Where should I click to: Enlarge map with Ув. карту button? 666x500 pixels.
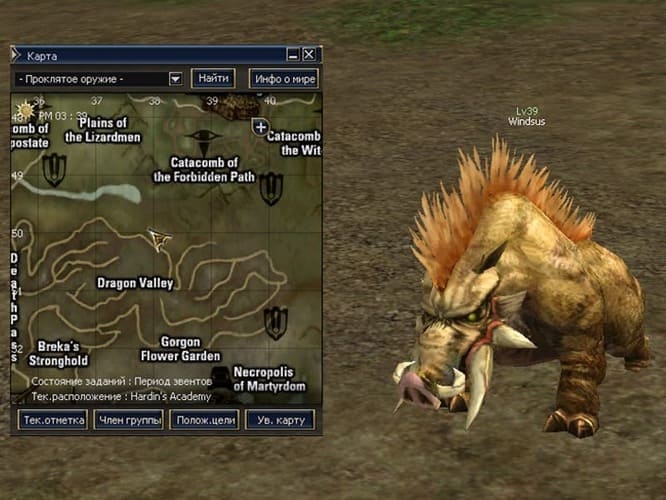pyautogui.click(x=280, y=420)
